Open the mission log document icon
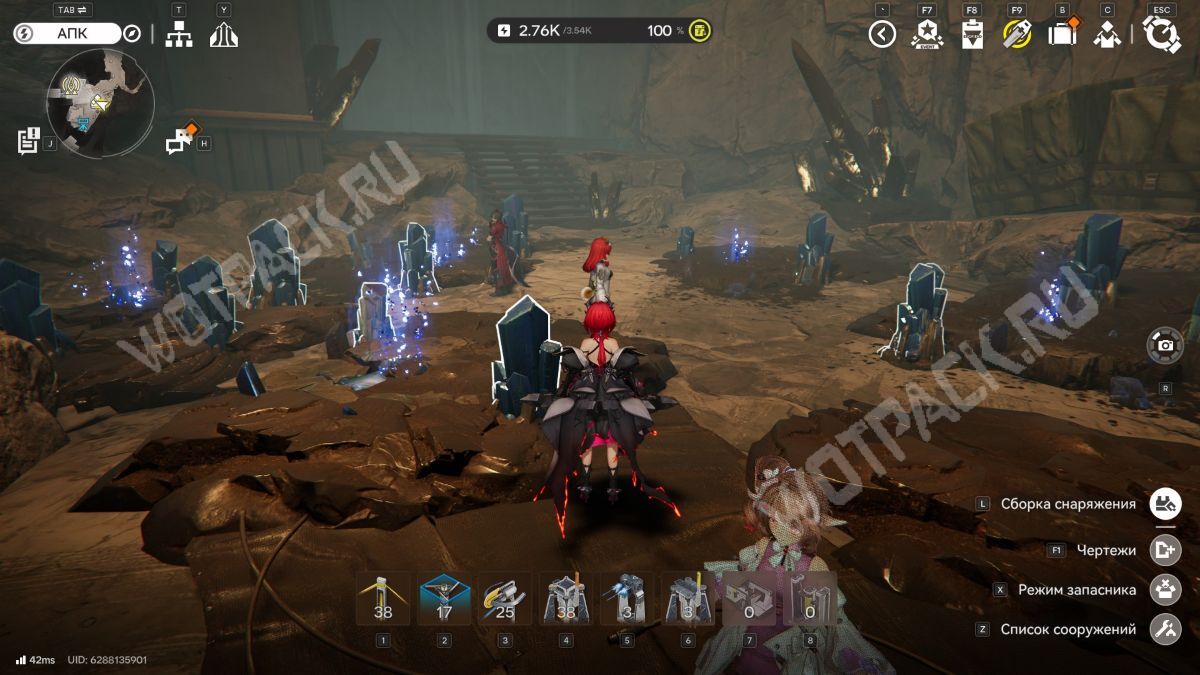 point(28,141)
